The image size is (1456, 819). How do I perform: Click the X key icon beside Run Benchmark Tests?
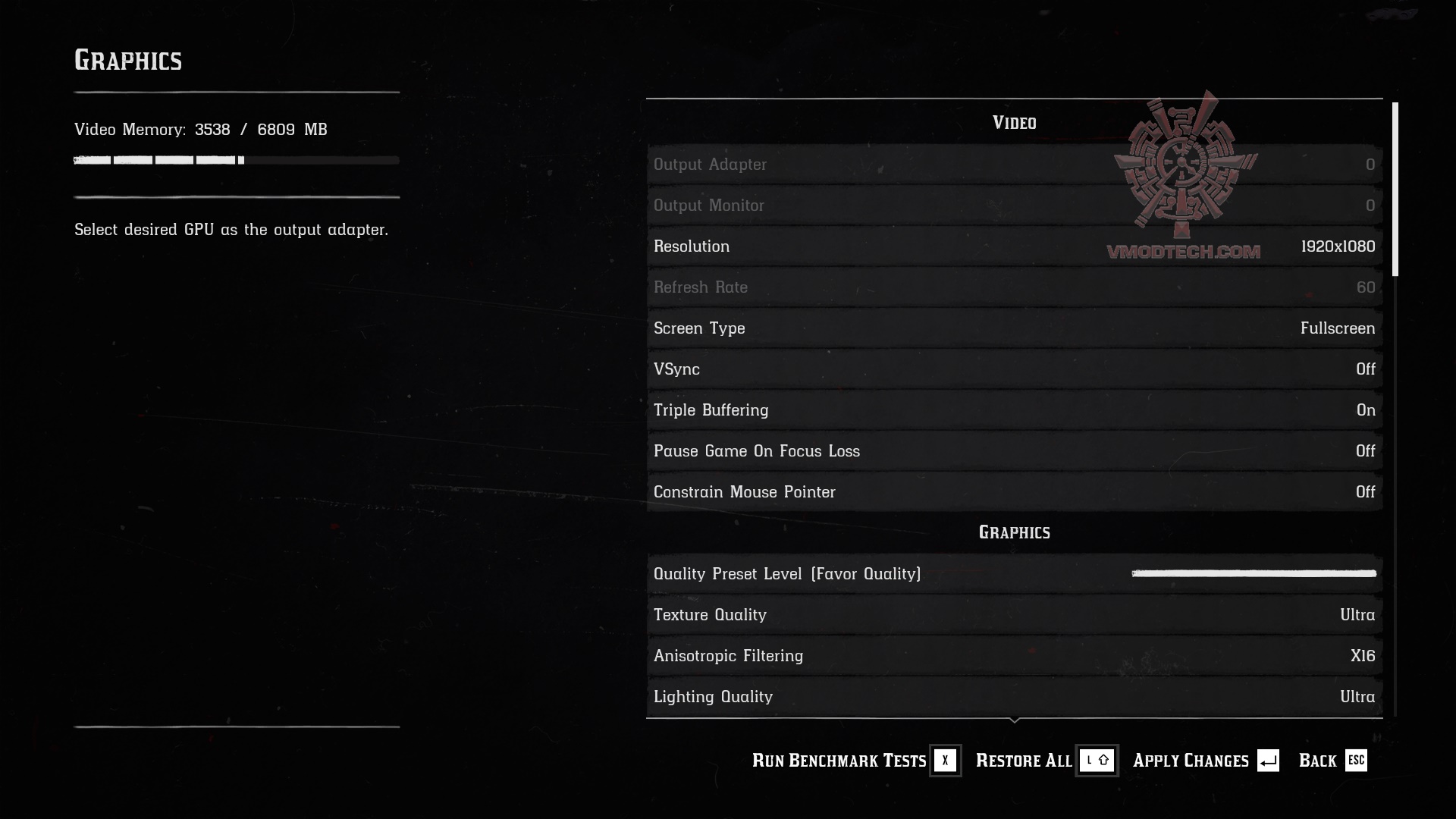click(945, 761)
